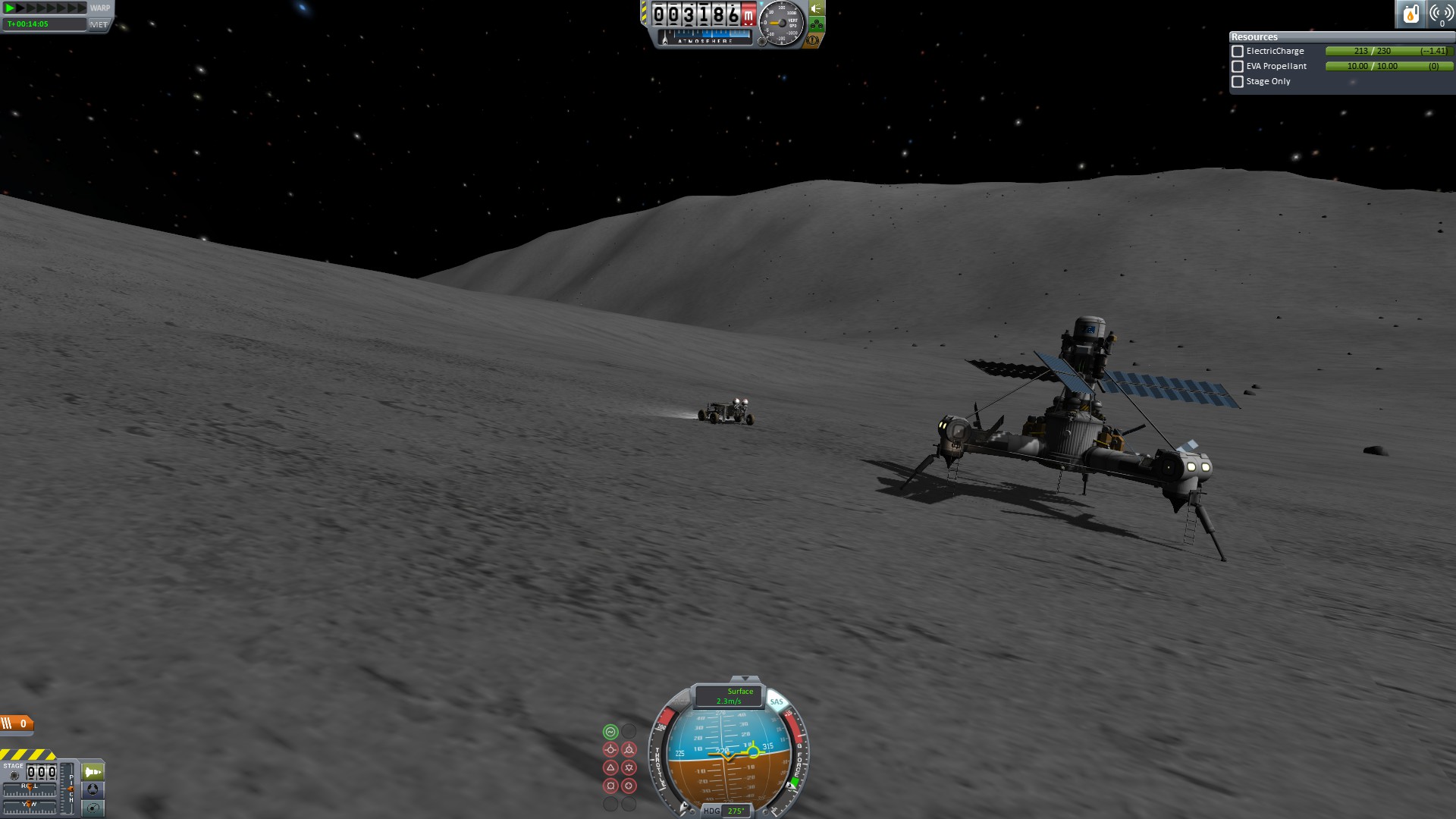This screenshot has height=819, width=1456.
Task: Open the comms signal icon
Action: [x=1441, y=14]
